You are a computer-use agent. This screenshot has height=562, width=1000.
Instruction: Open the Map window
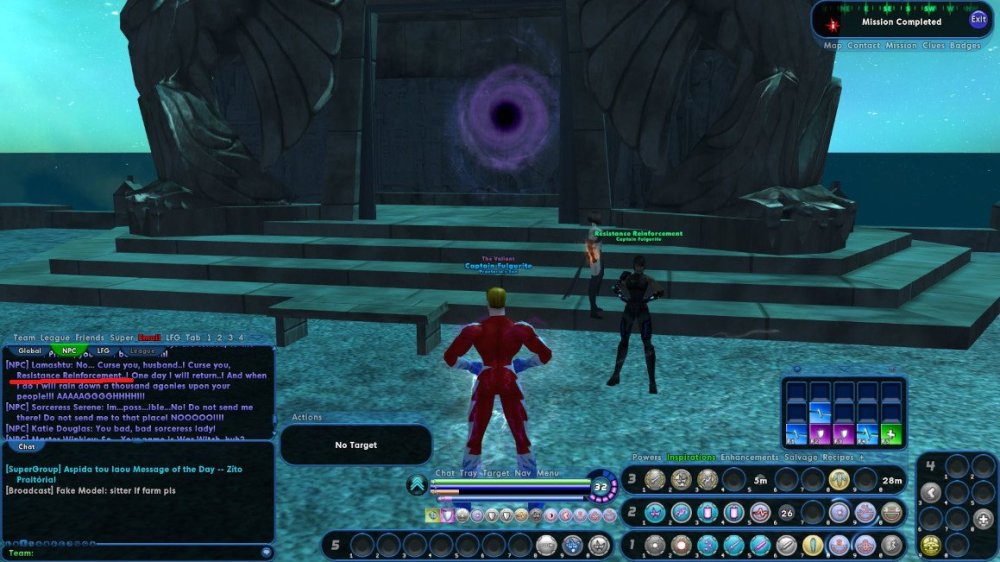(833, 46)
